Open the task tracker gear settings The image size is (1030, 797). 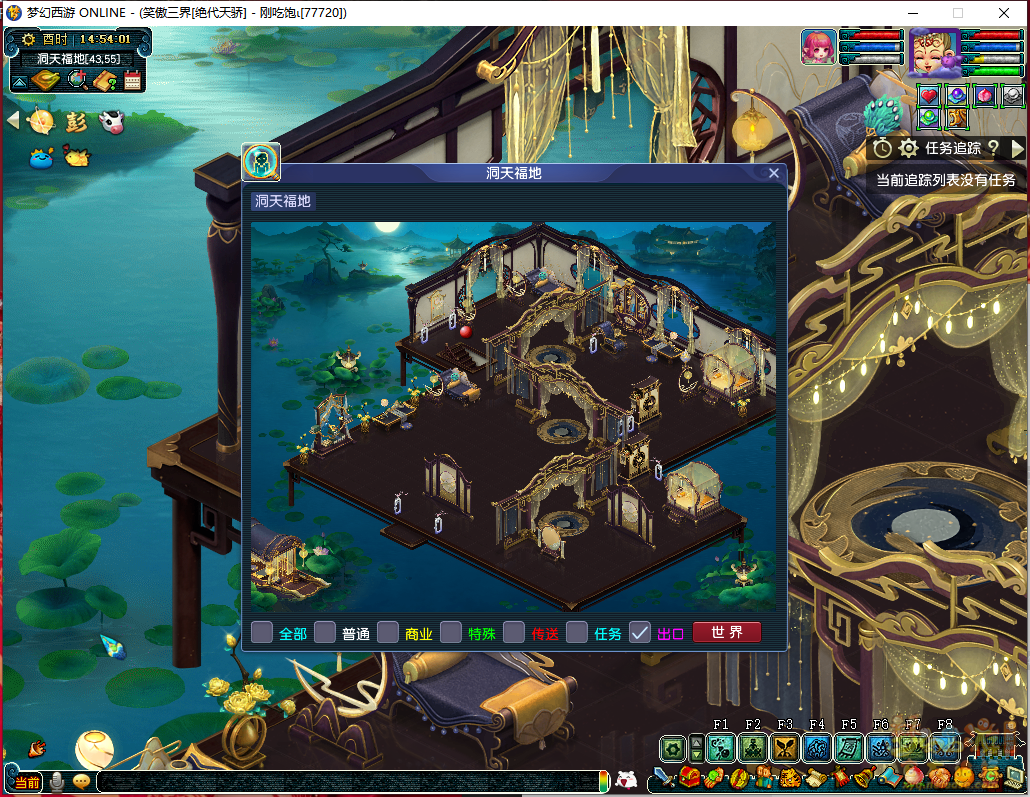pyautogui.click(x=908, y=148)
